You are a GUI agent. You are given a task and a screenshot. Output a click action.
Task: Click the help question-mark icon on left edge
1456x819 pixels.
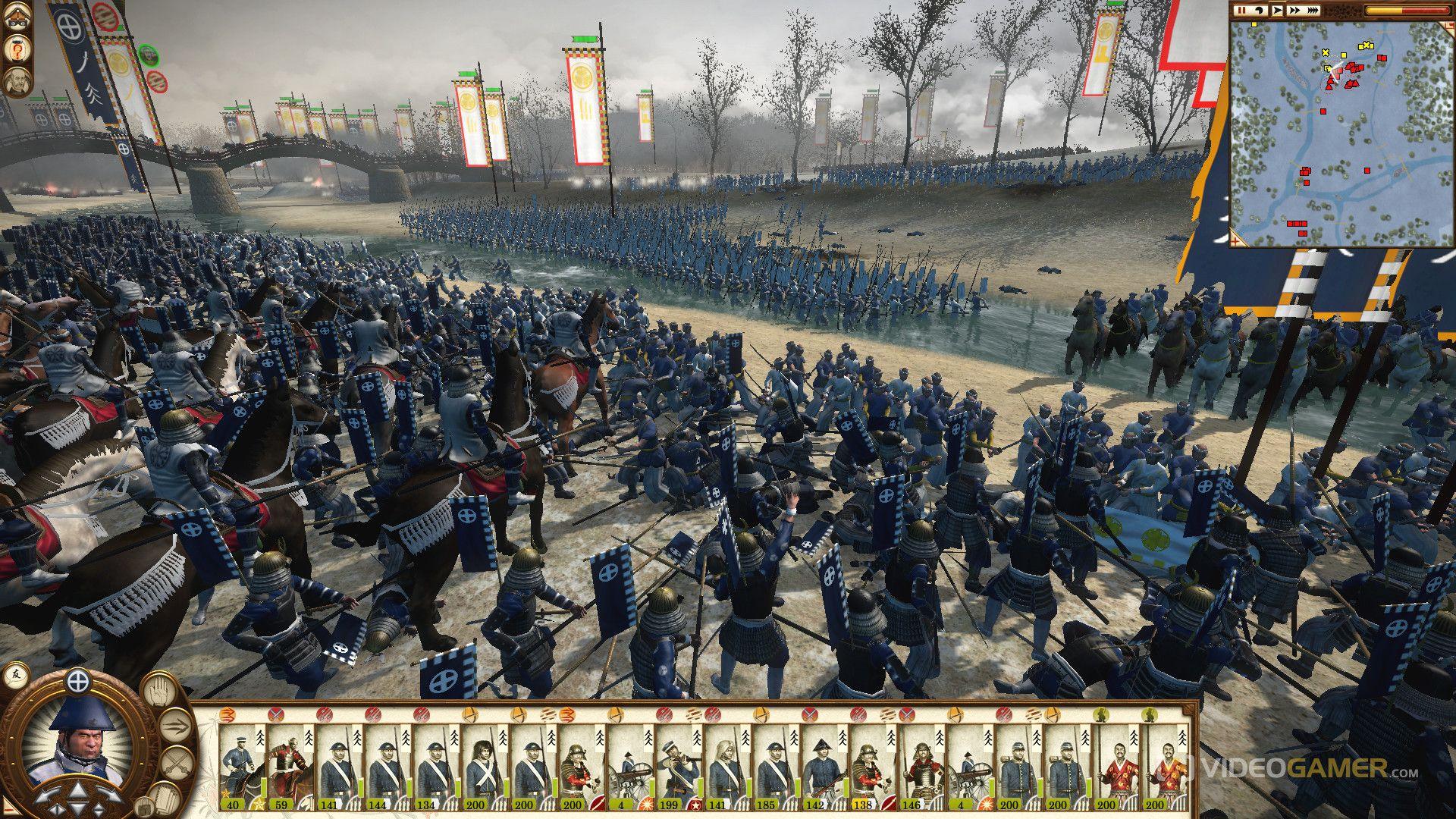pos(17,50)
